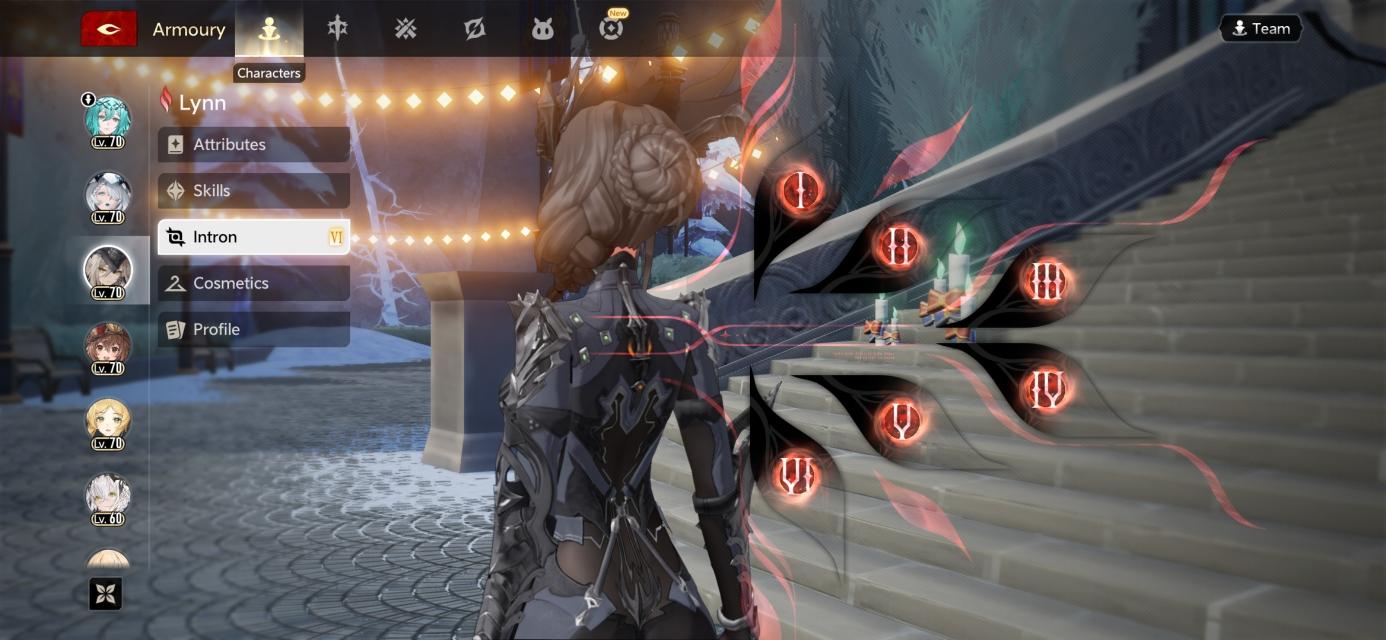Viewport: 1386px width, 640px height.
Task: Open the melee weapon tab with sword icon
Action: click(x=338, y=29)
